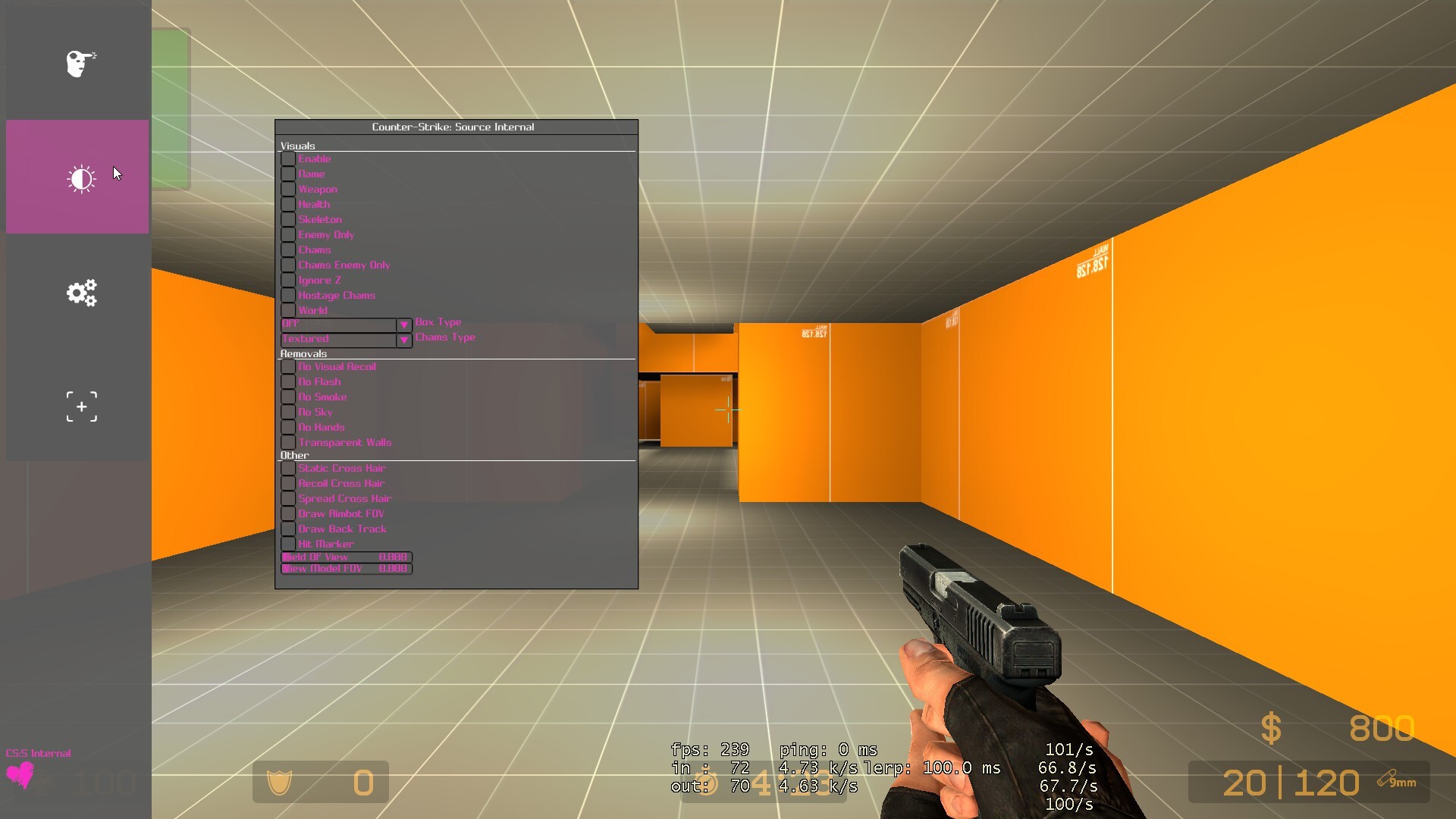
Task: Expand the Chams Type dropdown arrow
Action: 404,340
